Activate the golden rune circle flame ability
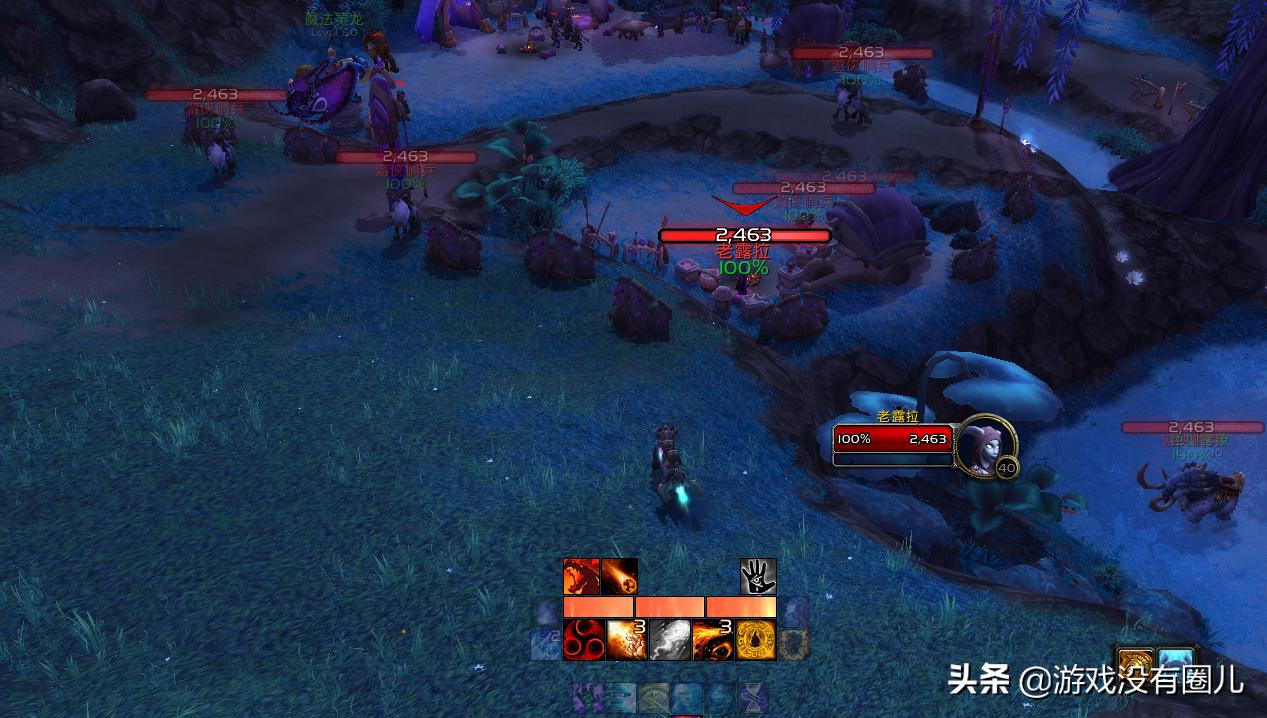 756,640
